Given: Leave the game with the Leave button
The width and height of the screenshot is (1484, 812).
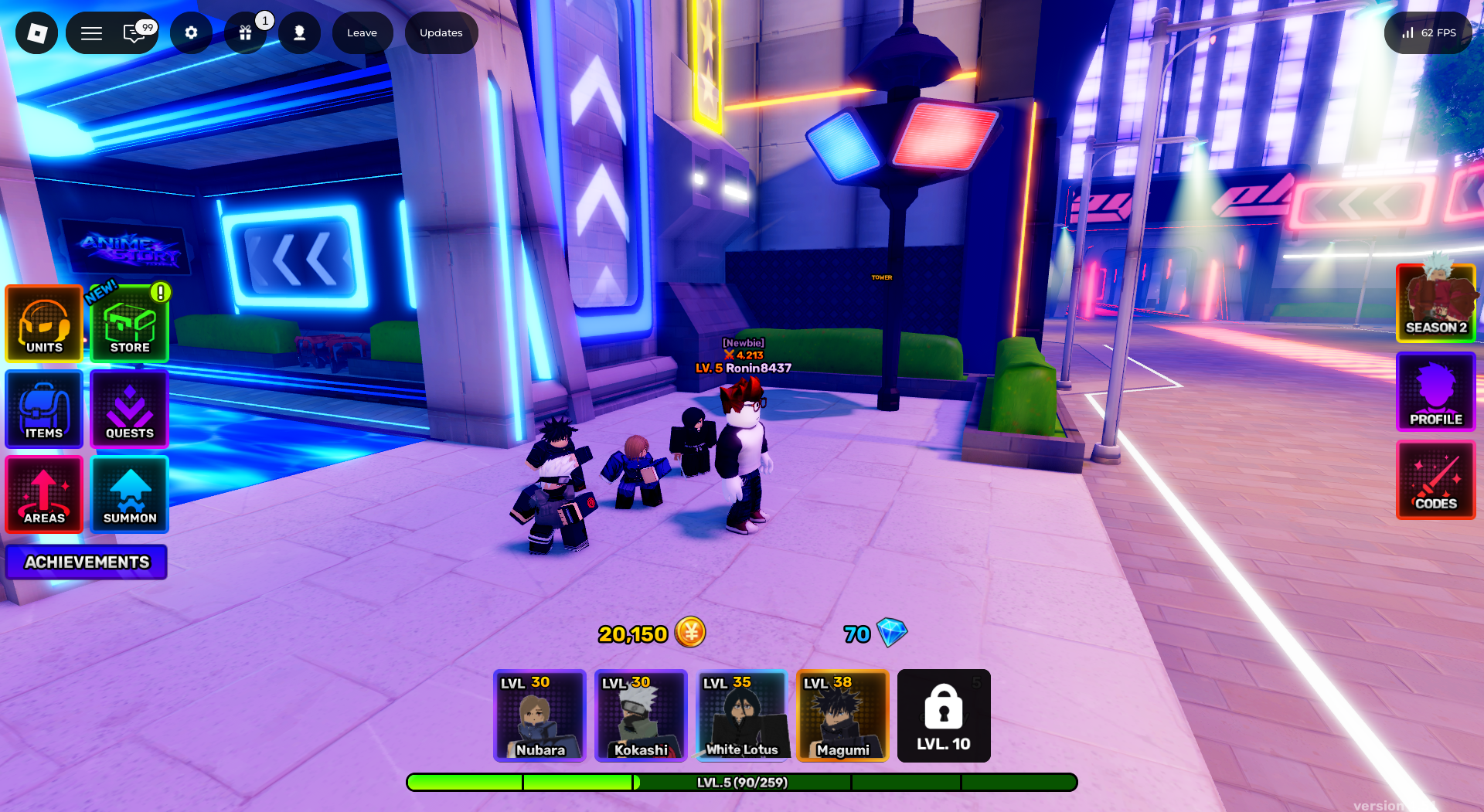Looking at the screenshot, I should (362, 32).
